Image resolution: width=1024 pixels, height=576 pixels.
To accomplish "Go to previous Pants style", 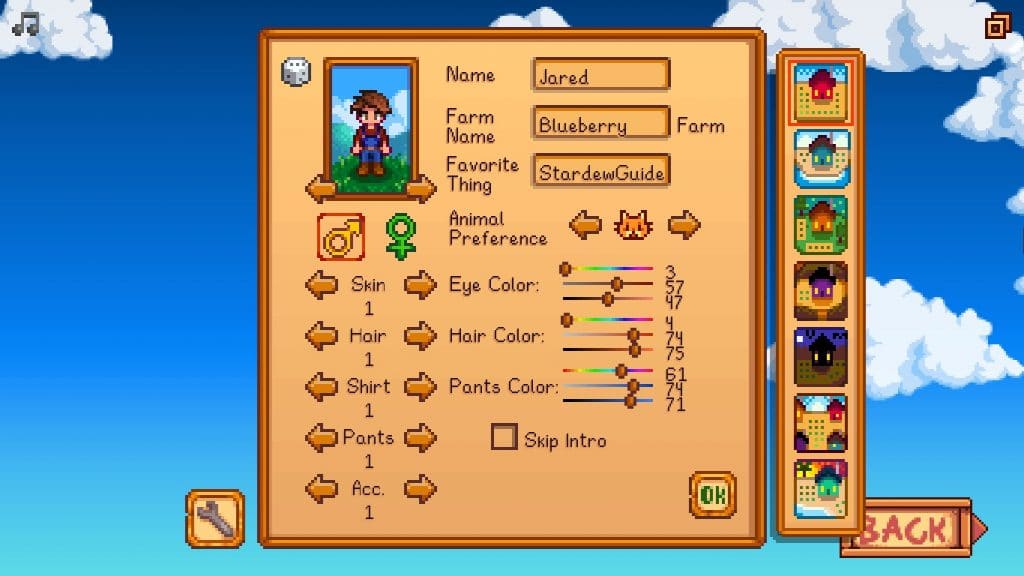I will (x=321, y=437).
